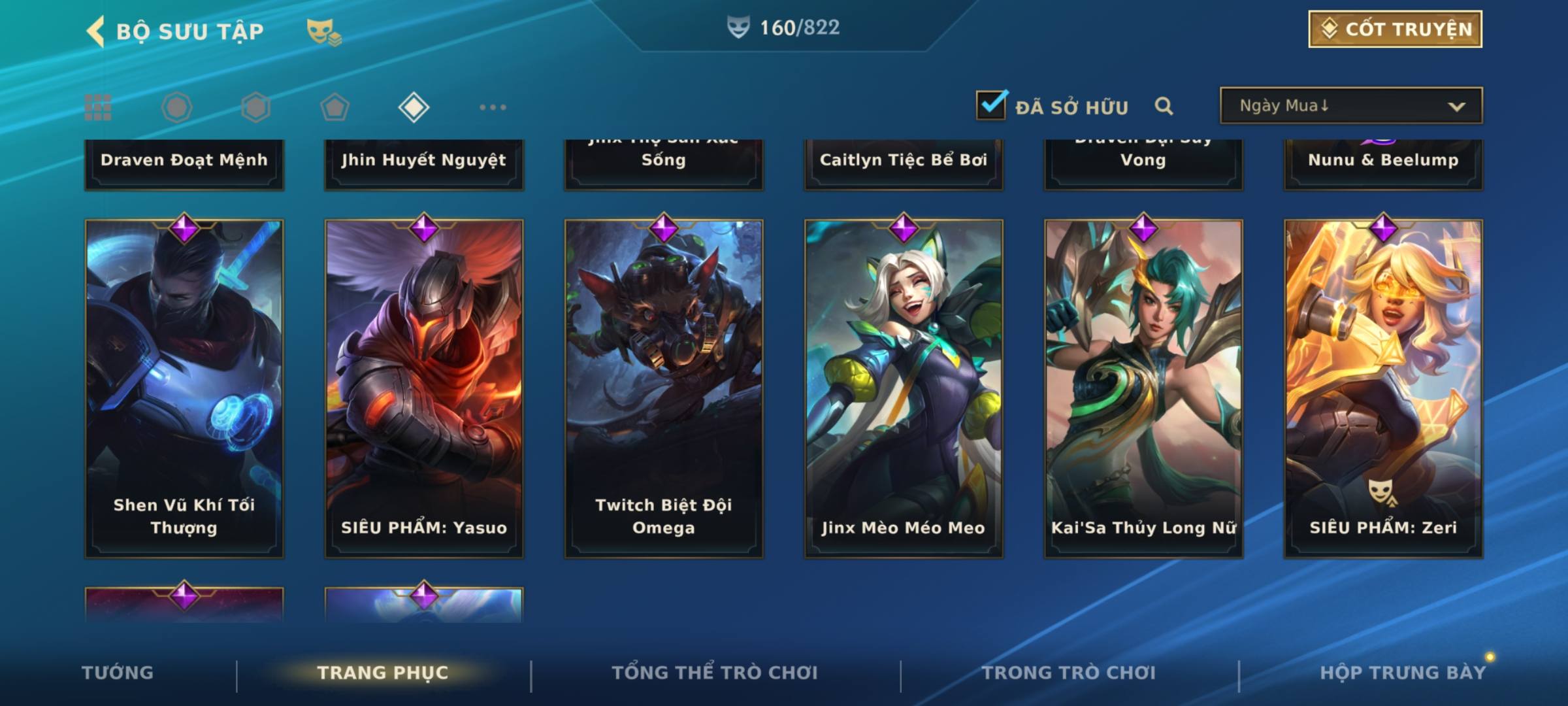Image resolution: width=1568 pixels, height=706 pixels.
Task: View the Jinx Mèo Méo Meo skin
Action: [904, 388]
